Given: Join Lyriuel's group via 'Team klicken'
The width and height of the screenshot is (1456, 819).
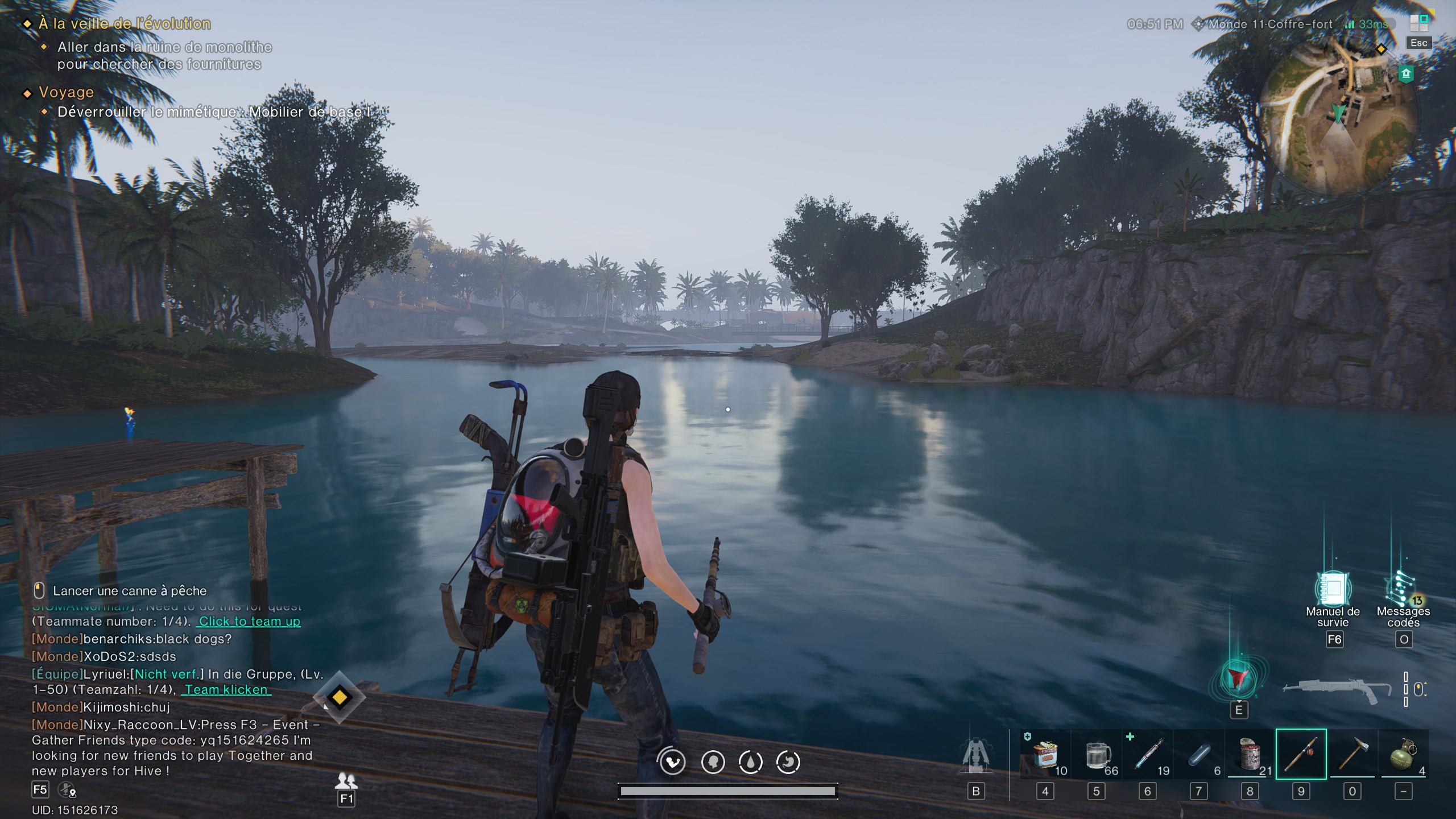Looking at the screenshot, I should point(226,690).
